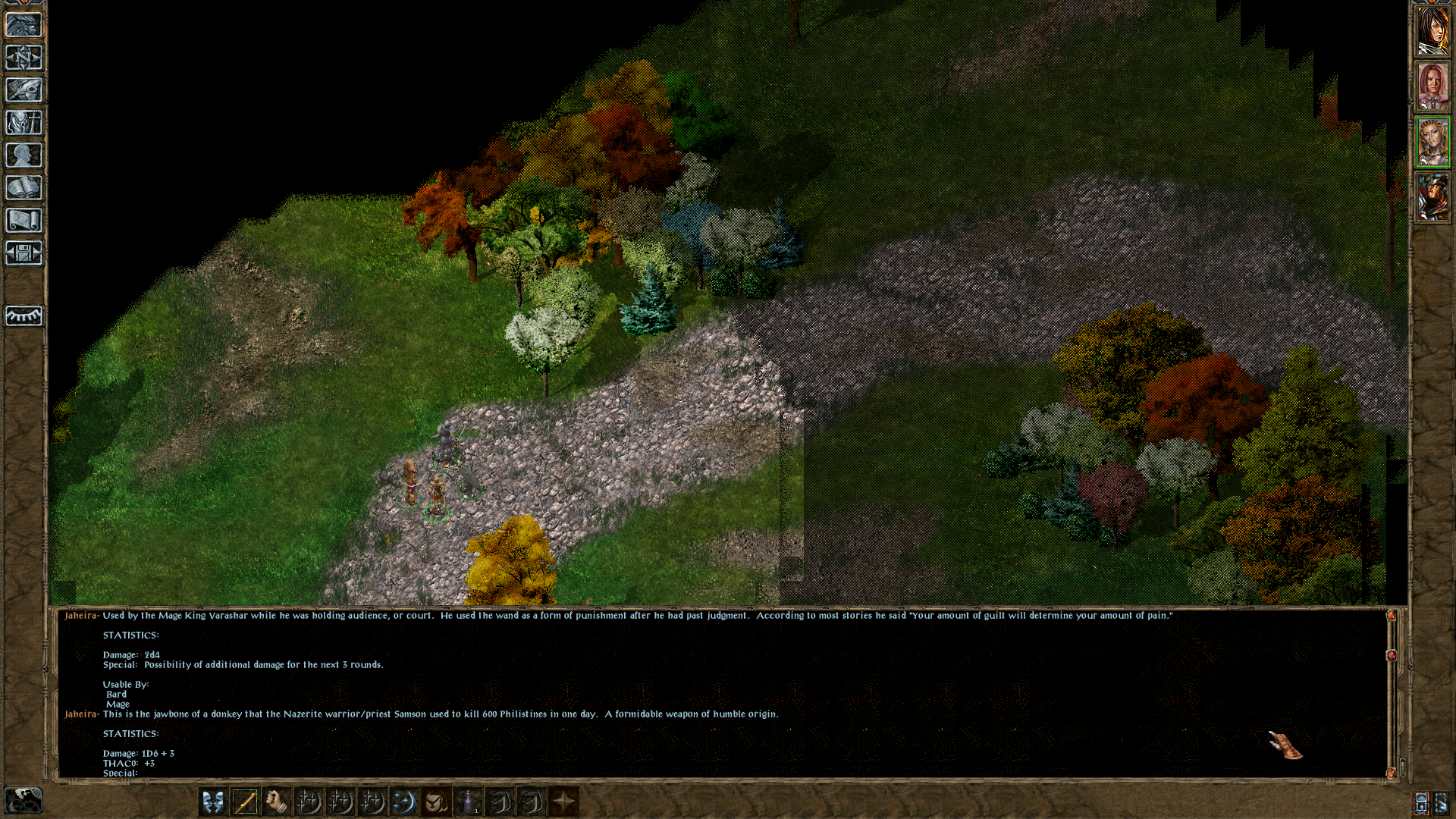Select the red-haired woman's portrait
The width and height of the screenshot is (1456, 819).
[1432, 86]
